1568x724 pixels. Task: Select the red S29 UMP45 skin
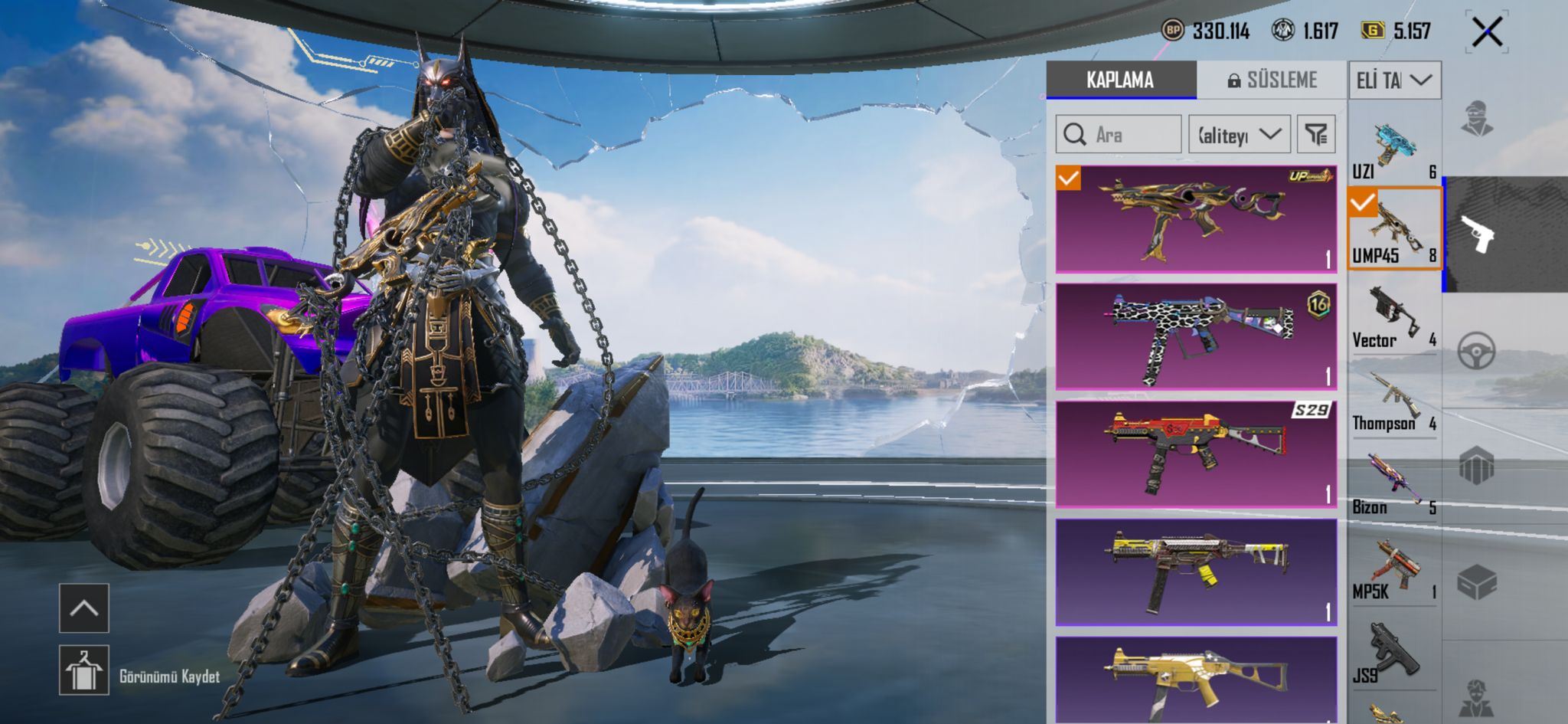point(1196,454)
